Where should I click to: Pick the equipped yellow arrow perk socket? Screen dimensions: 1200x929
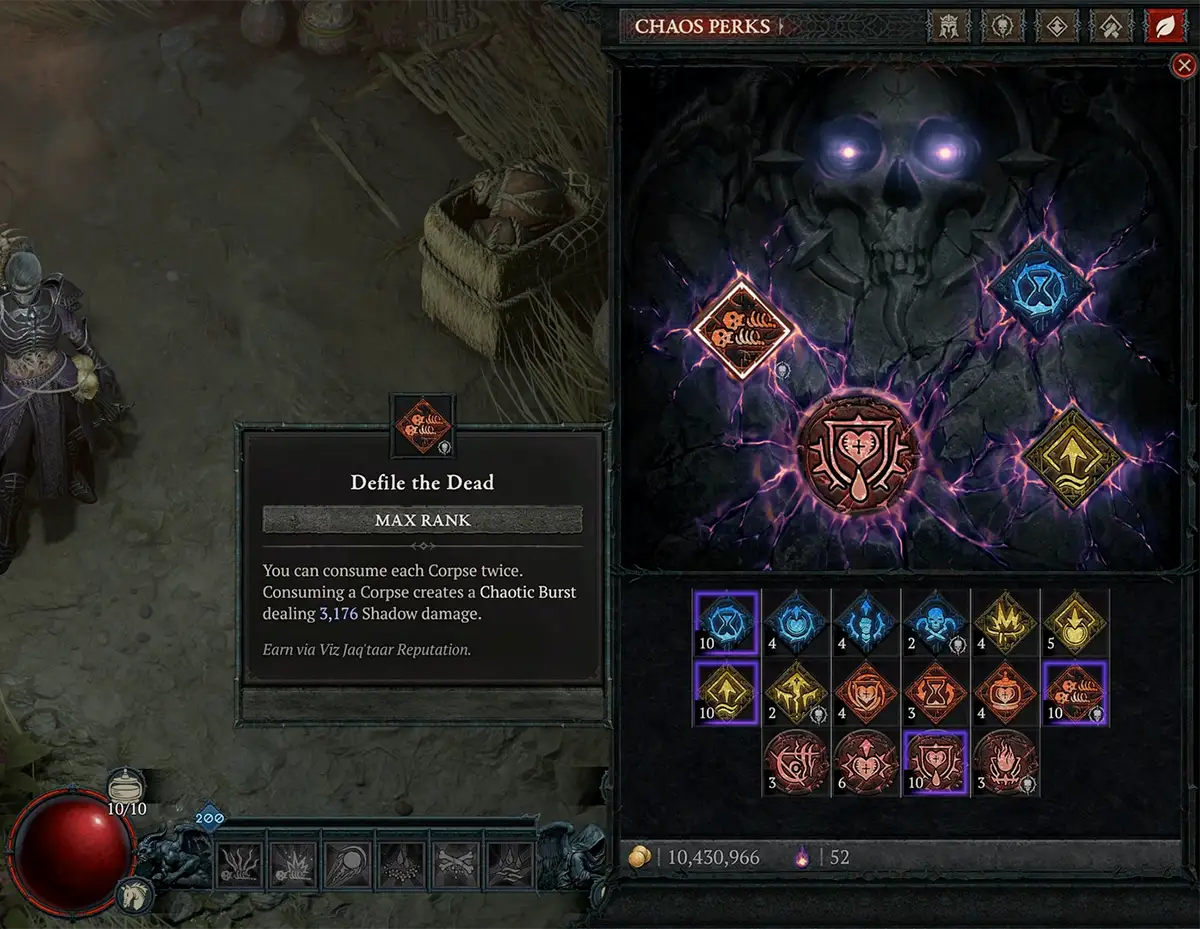click(x=1074, y=456)
